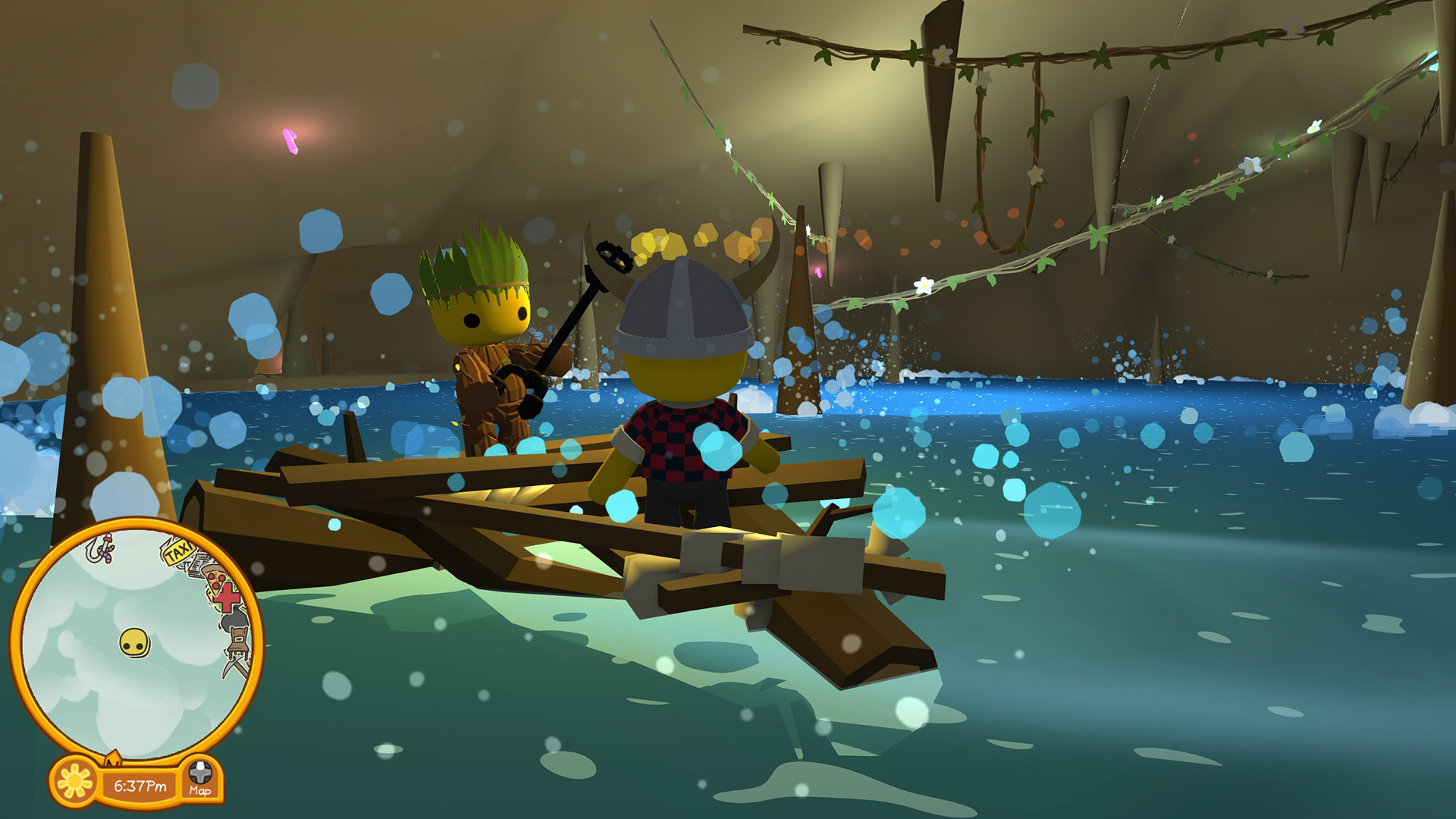The height and width of the screenshot is (819, 1456).
Task: Select the fishing hook icon on the minimap
Action: tap(99, 551)
